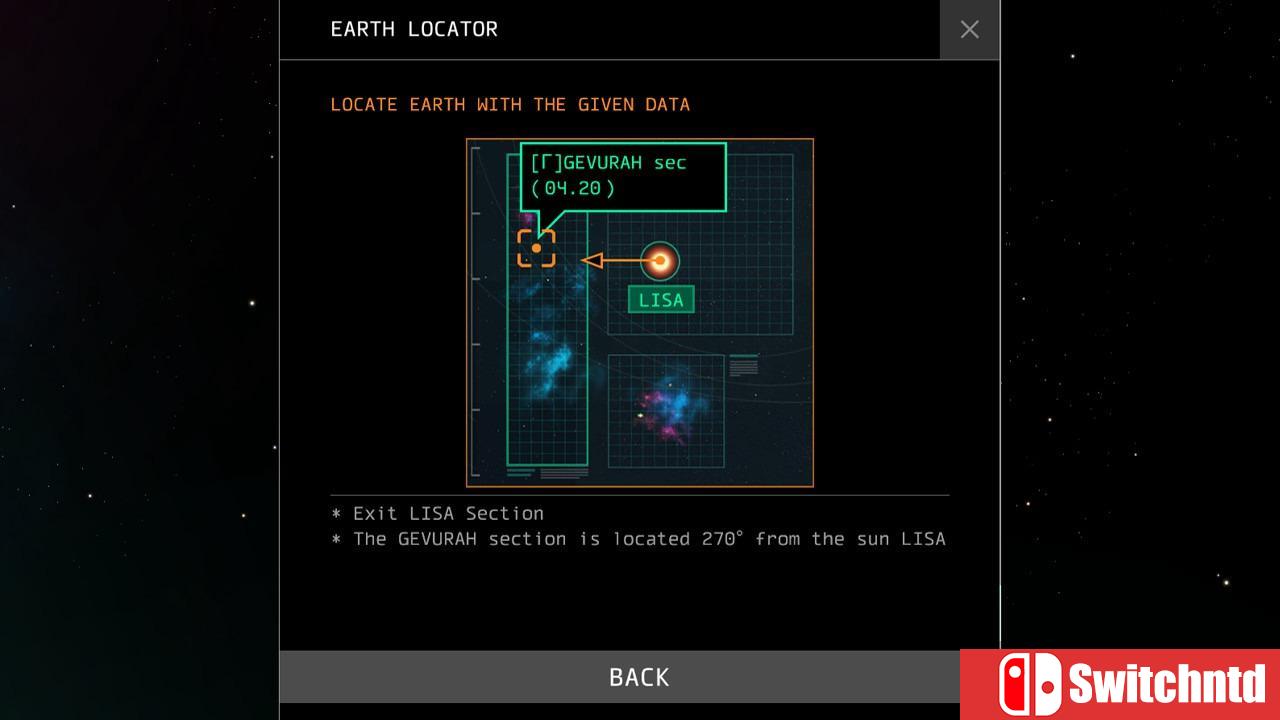
Task: Click the 270° hint line below the map
Action: (x=638, y=539)
